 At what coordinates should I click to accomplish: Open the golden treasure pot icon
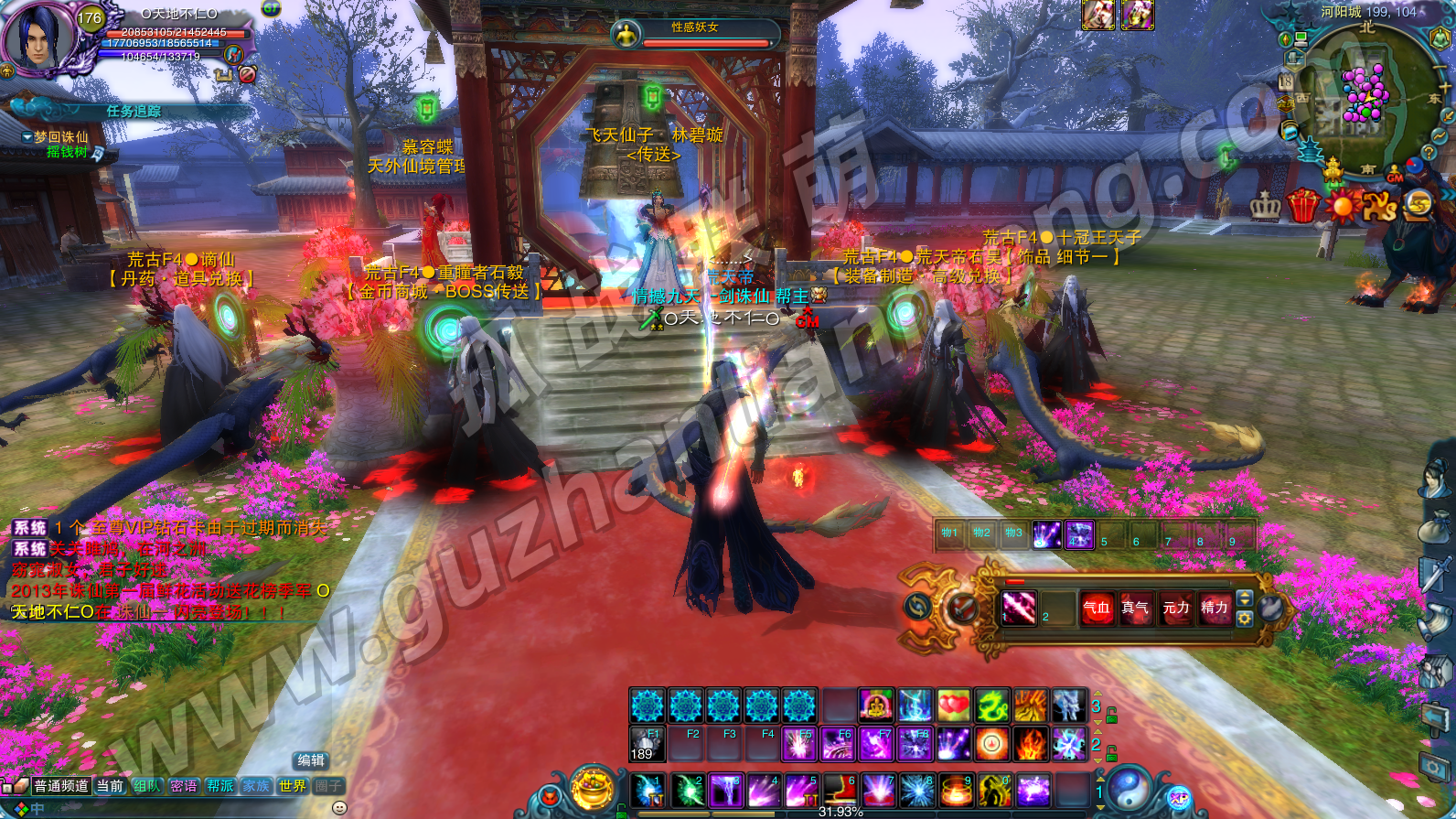point(592,789)
